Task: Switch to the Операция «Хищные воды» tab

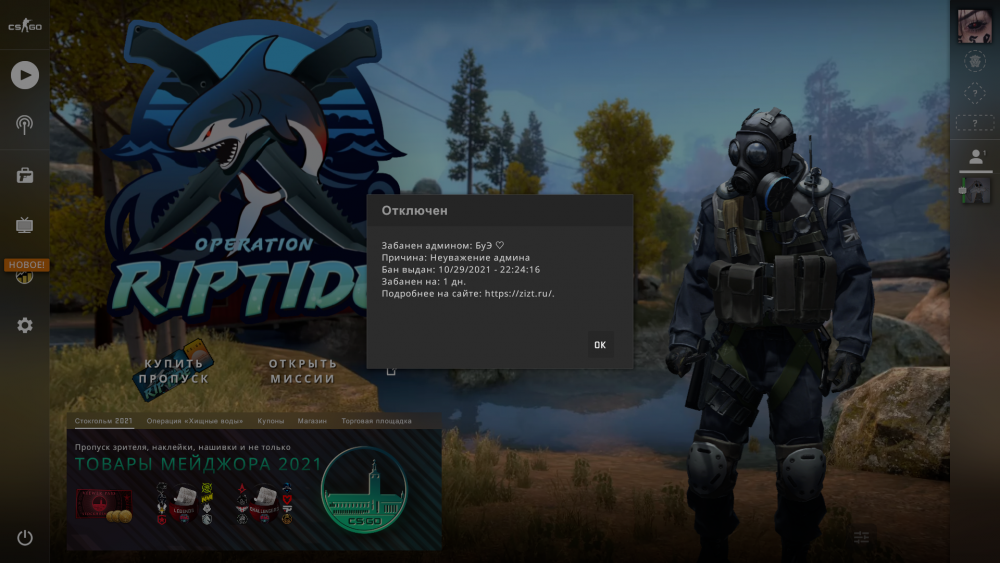Action: 195,421
